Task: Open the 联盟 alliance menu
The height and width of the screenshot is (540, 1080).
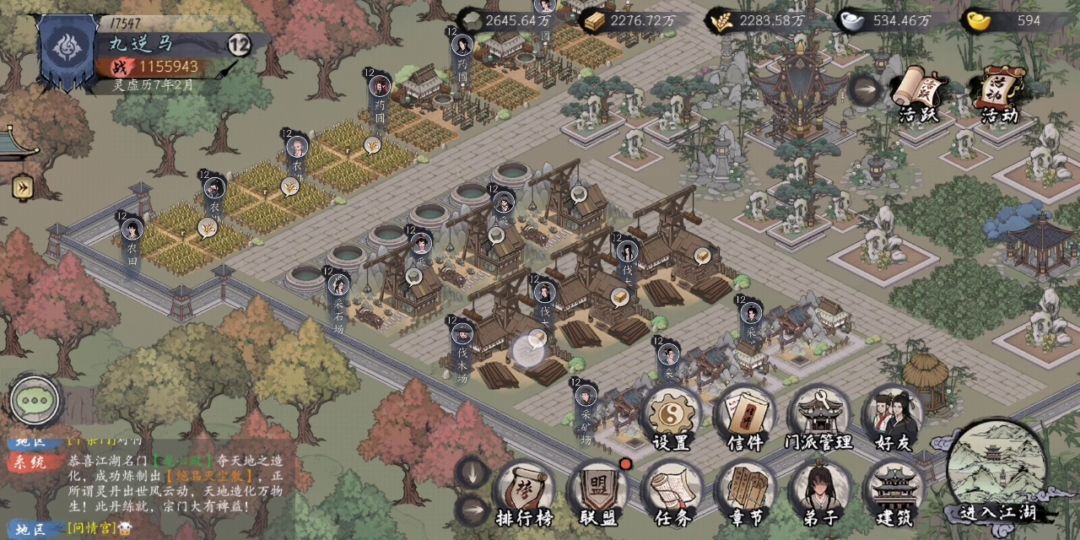Action: click(598, 492)
